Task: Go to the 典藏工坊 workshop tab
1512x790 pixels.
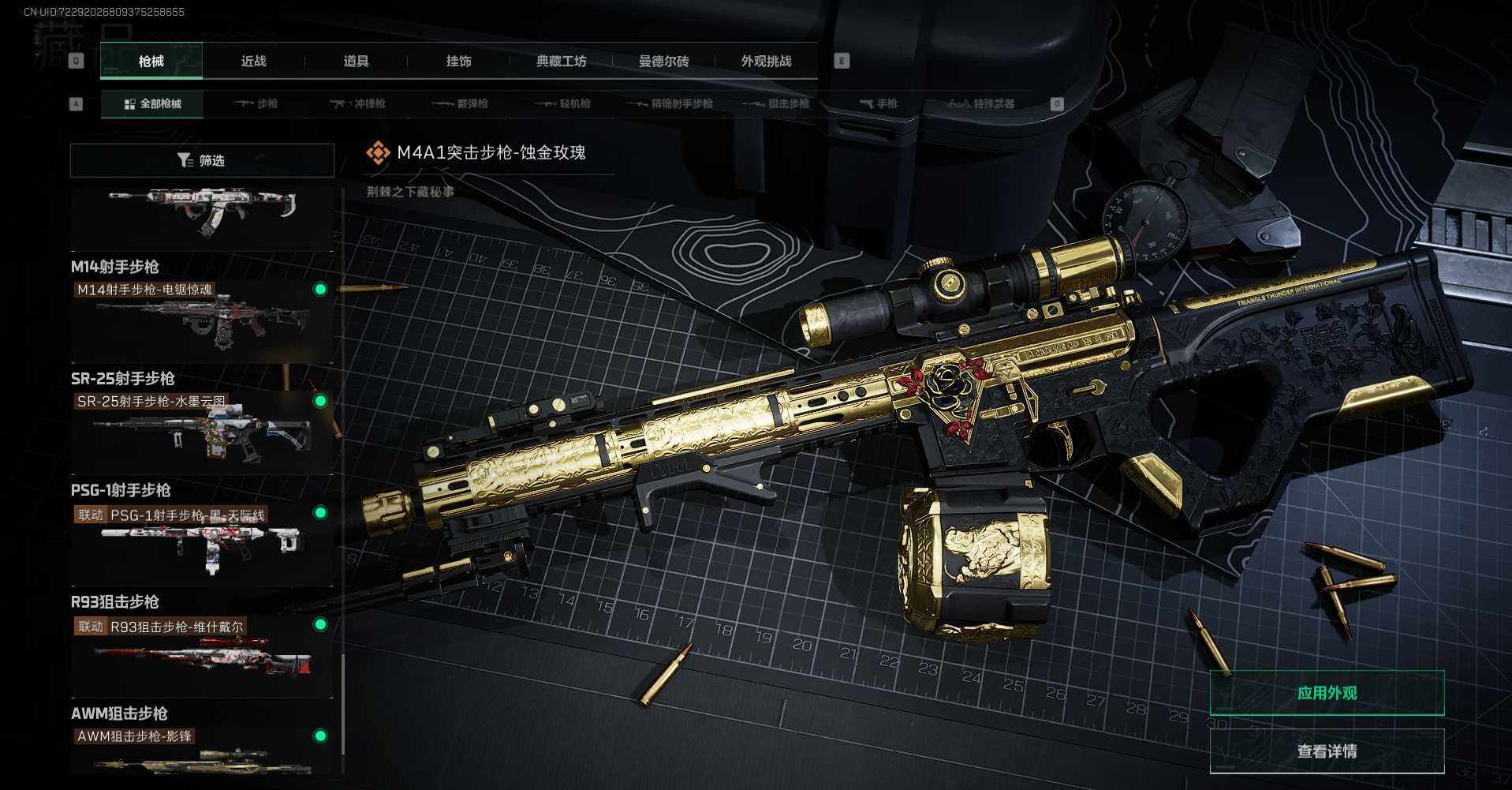Action: 561,61
